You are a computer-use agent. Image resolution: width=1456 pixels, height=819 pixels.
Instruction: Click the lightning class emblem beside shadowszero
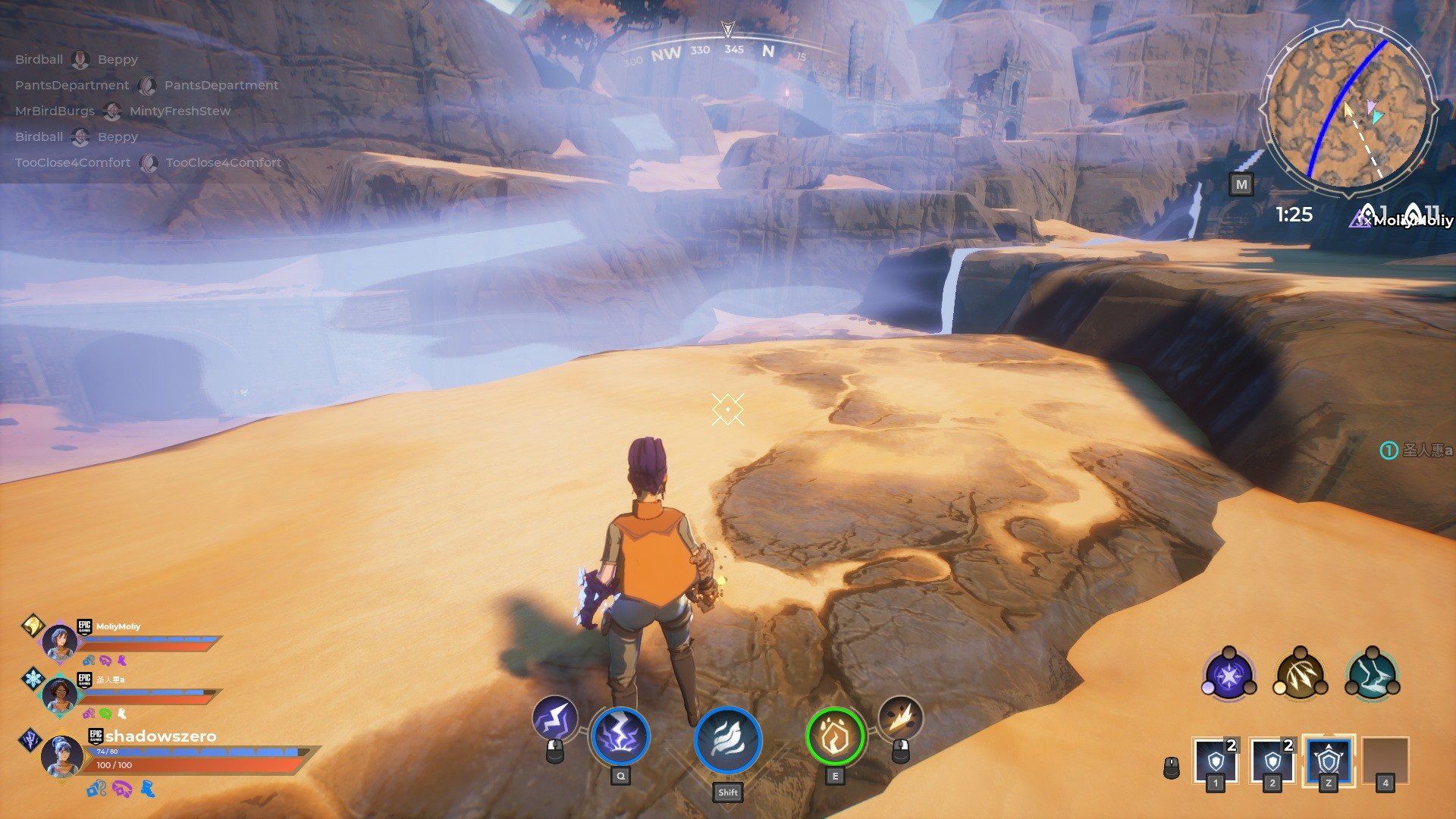click(x=30, y=739)
